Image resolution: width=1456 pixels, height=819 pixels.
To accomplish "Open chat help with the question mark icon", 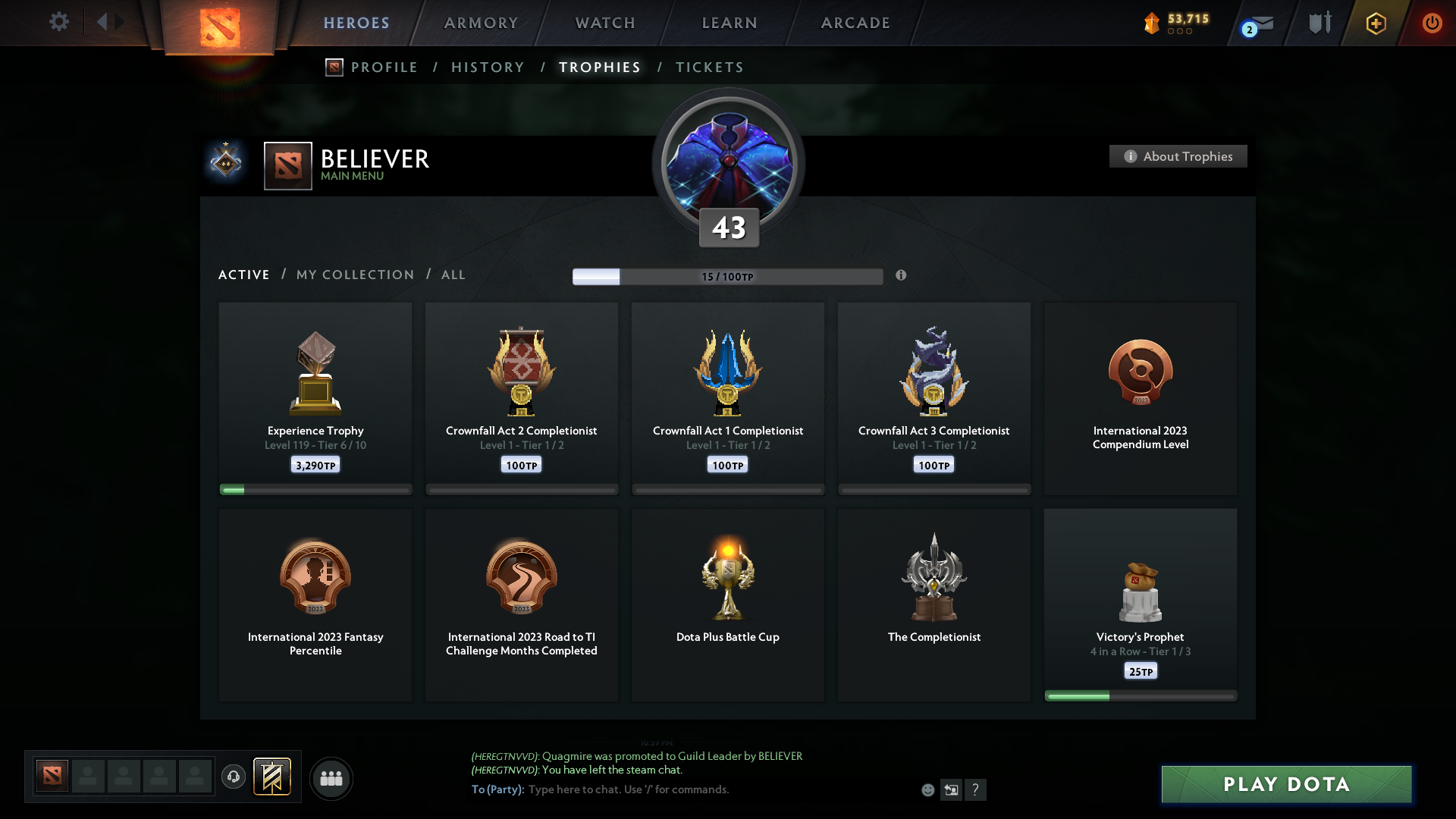I will pyautogui.click(x=977, y=789).
